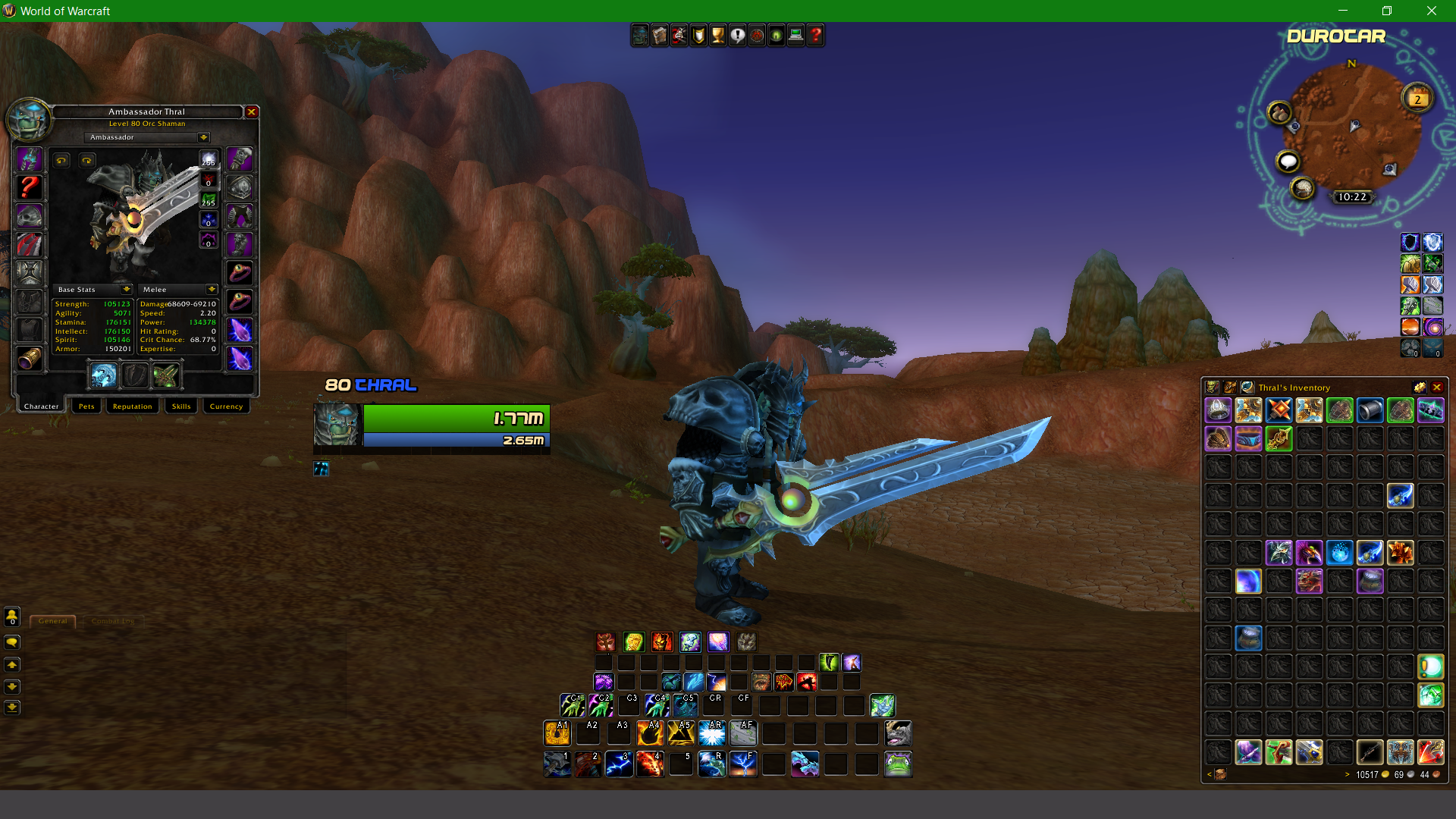Switch to the Pets tab

coord(86,406)
